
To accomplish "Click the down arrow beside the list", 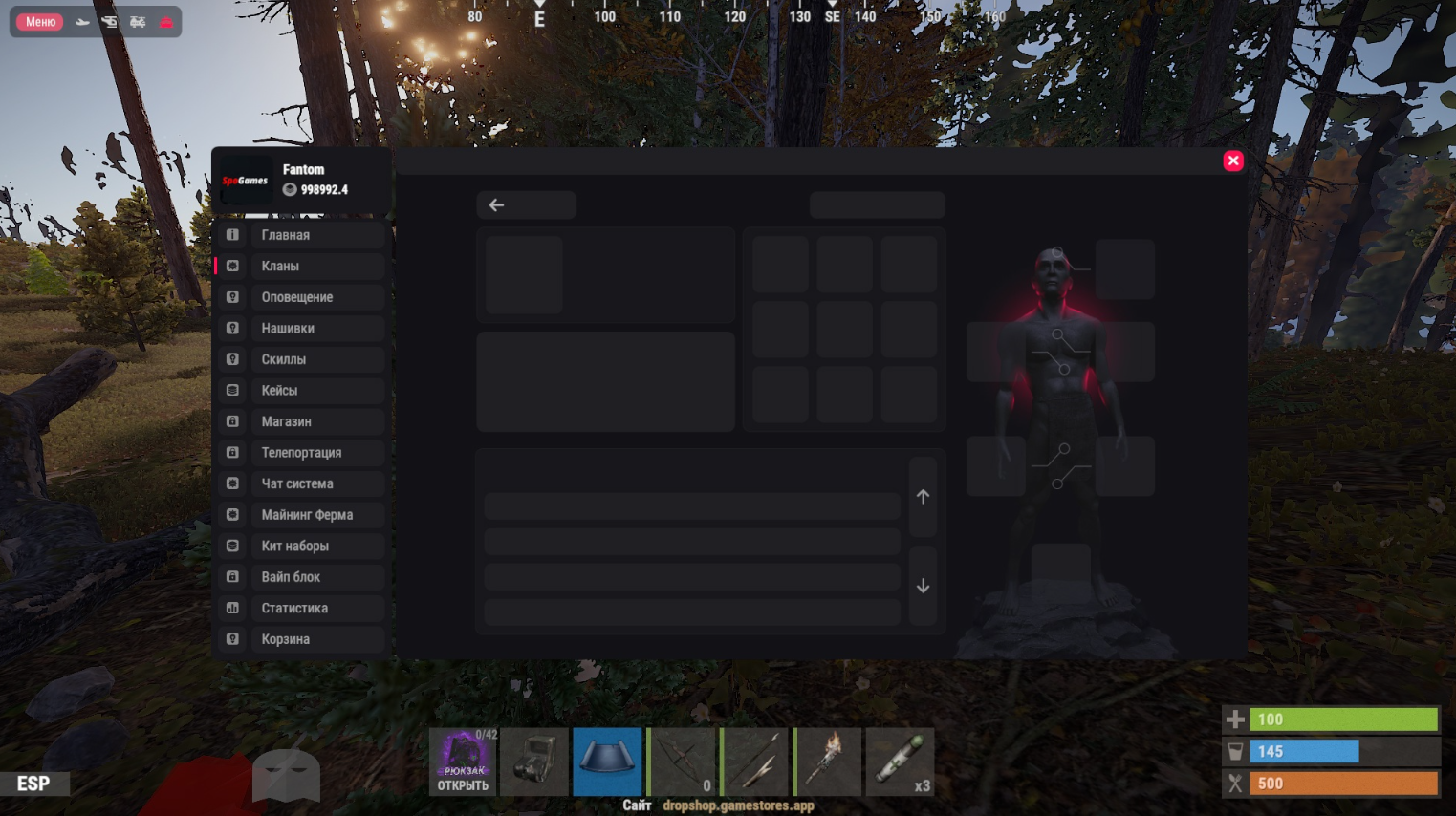I will point(923,586).
